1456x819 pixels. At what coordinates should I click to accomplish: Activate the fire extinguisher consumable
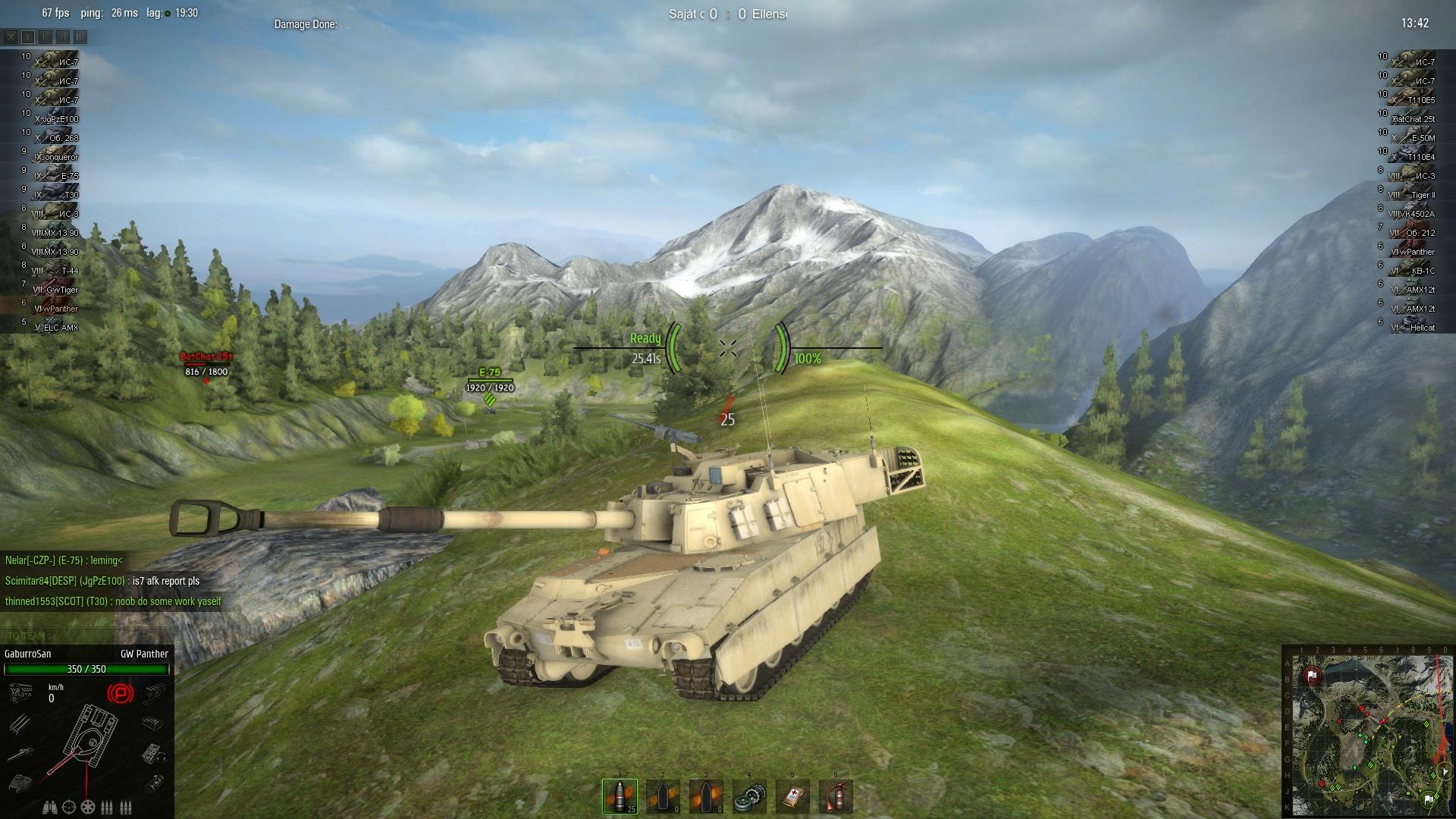[x=836, y=796]
